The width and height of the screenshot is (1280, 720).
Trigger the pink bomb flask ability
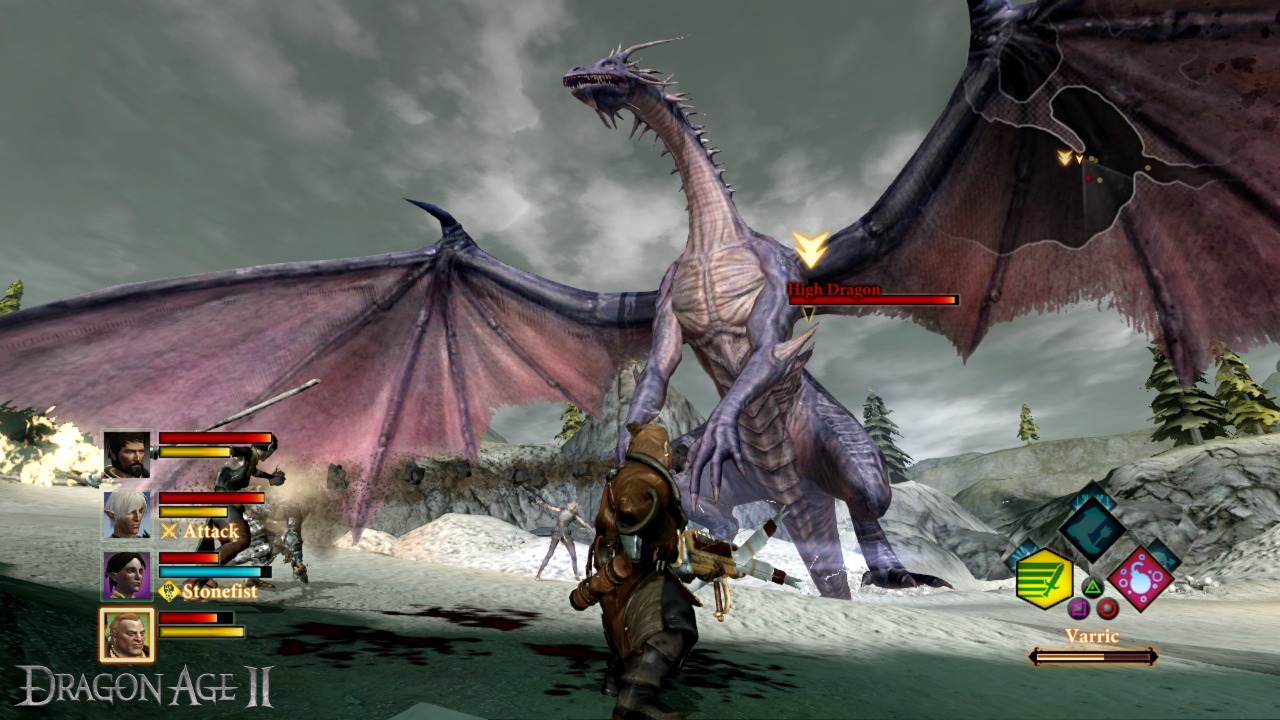[1140, 579]
